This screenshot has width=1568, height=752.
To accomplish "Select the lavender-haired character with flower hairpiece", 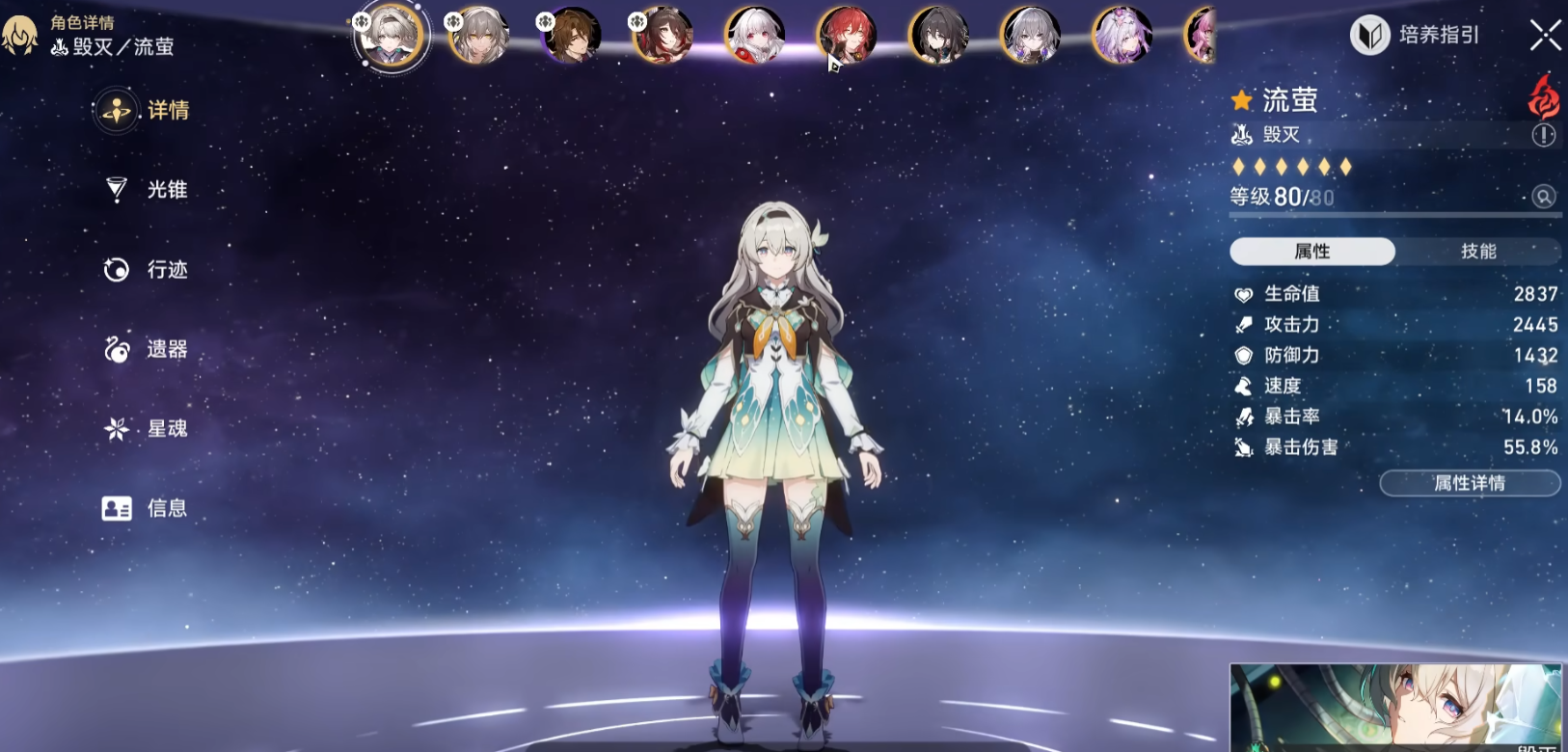I will 1122,36.
